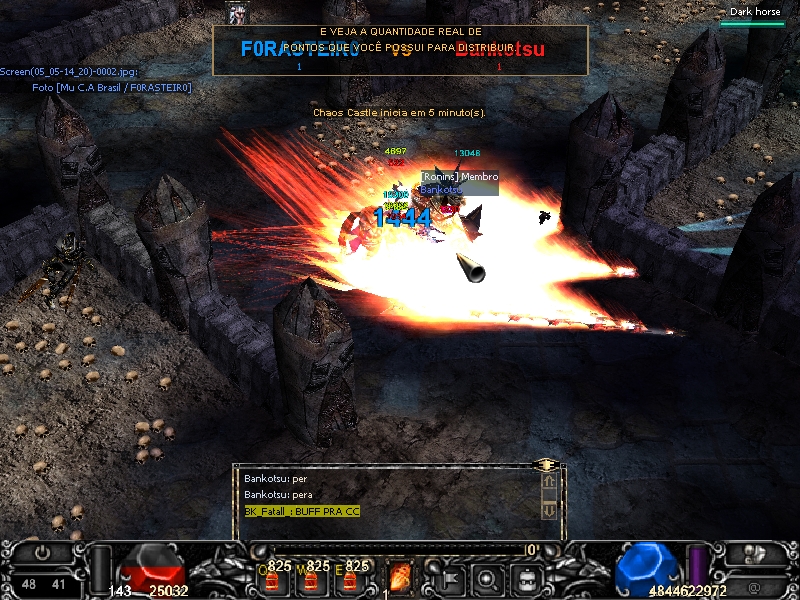Select the Dark horse pet label
This screenshot has height=600, width=800.
pos(753,12)
